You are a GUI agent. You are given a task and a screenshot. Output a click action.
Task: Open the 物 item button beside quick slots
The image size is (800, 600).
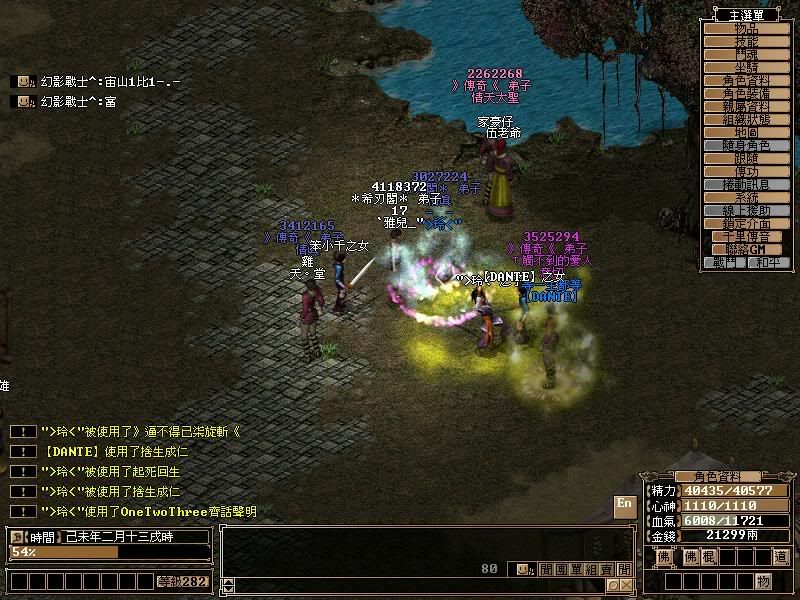[763, 581]
